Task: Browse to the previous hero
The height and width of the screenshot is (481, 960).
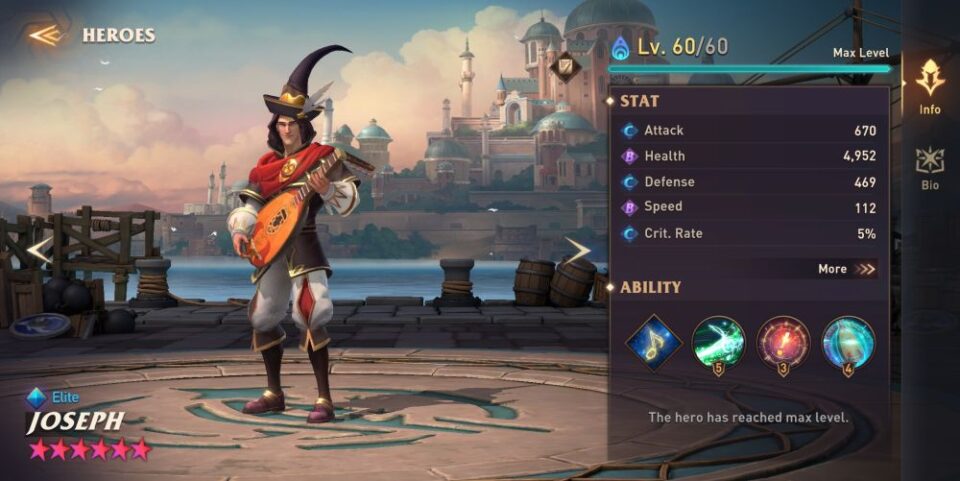Action: pyautogui.click(x=38, y=250)
